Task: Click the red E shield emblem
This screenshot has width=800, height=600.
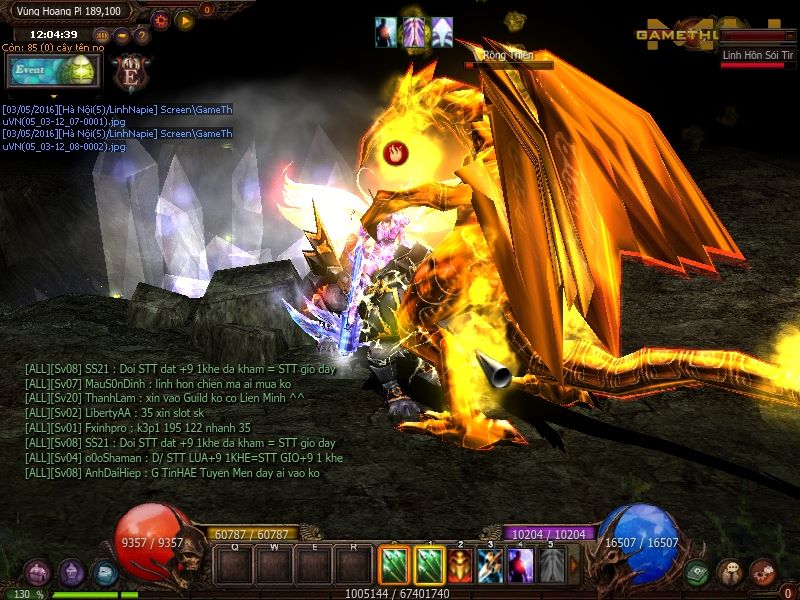Action: tap(131, 71)
